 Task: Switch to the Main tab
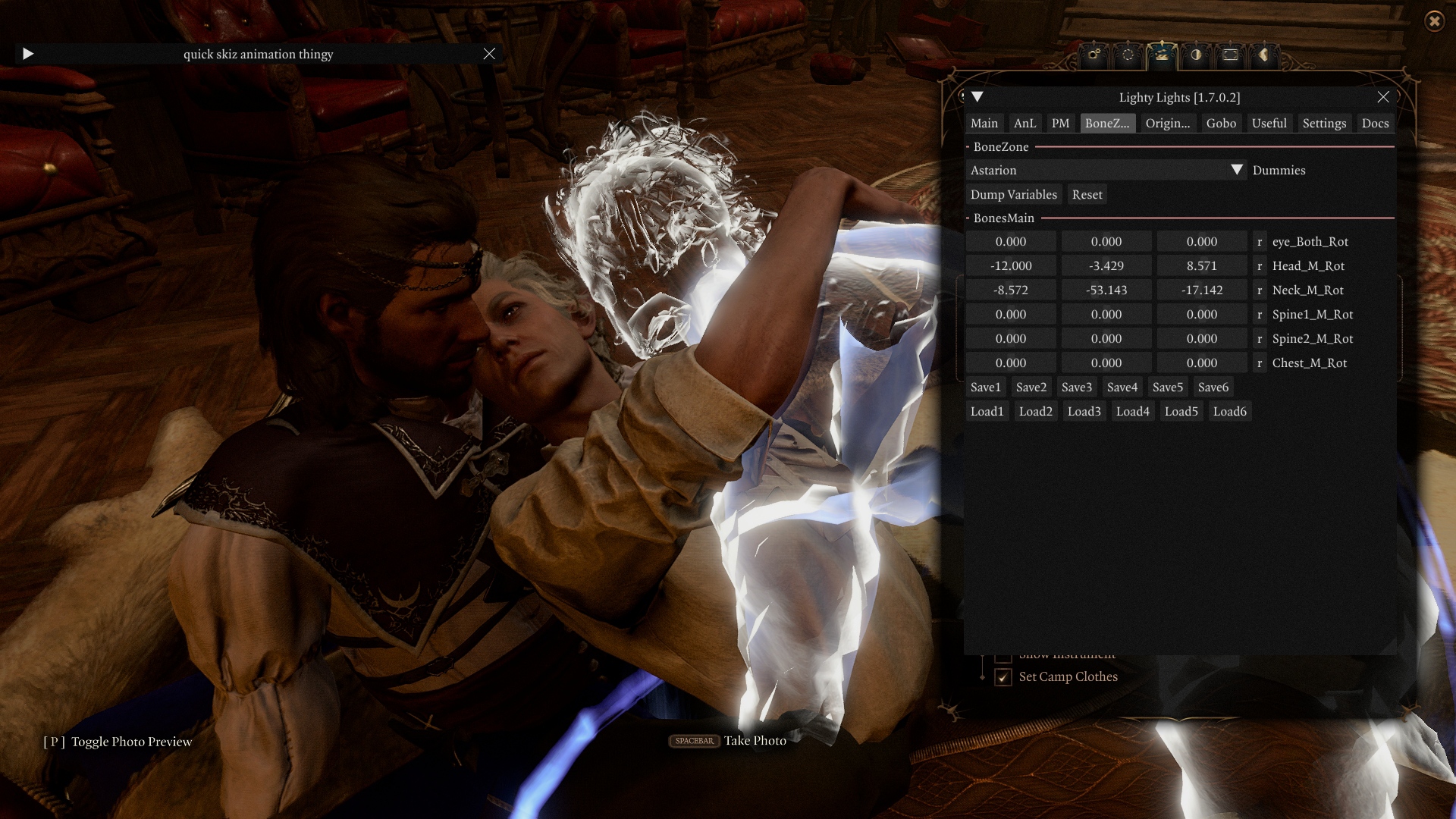(x=984, y=123)
